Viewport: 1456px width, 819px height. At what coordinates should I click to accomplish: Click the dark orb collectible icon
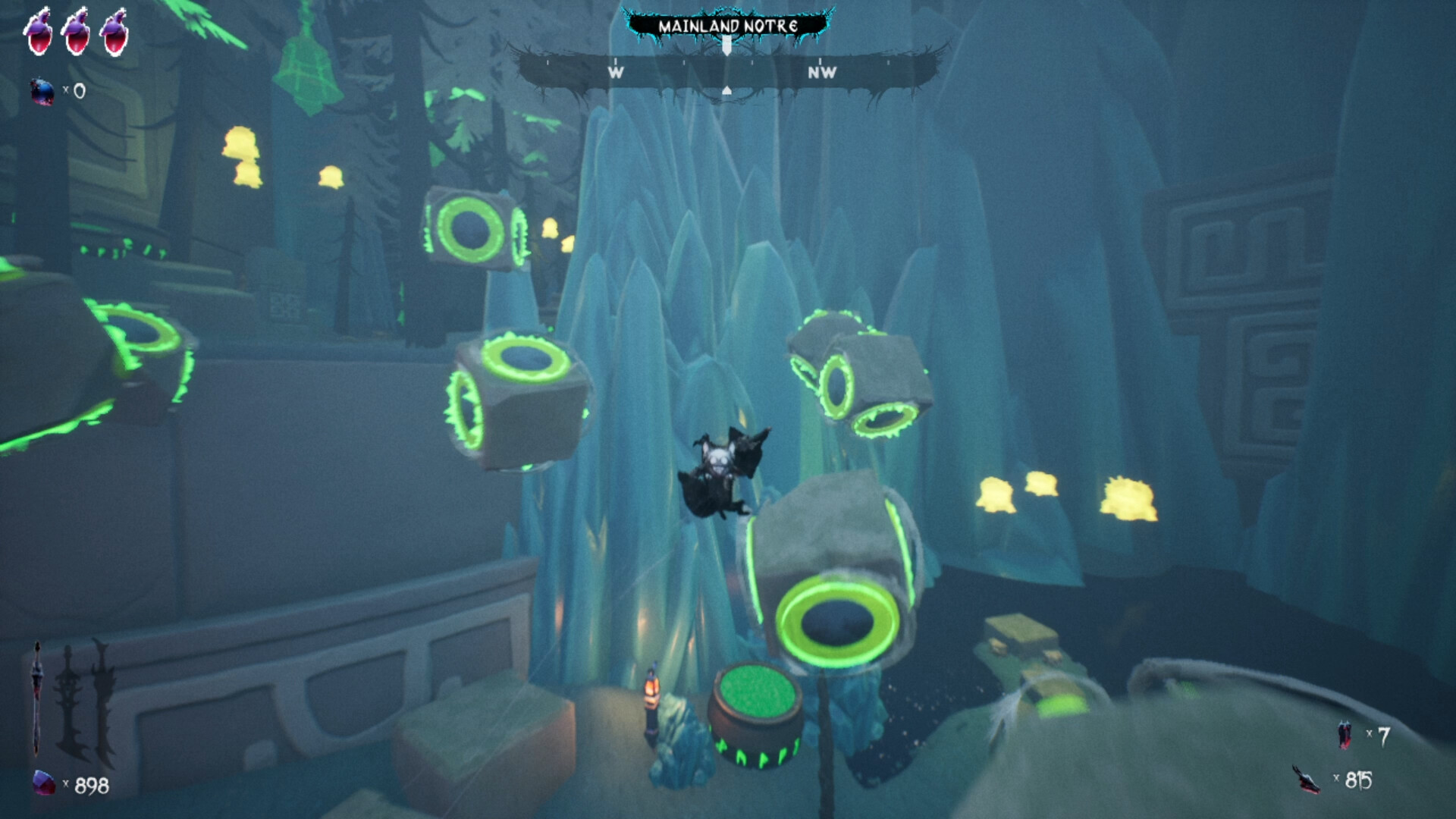[42, 92]
